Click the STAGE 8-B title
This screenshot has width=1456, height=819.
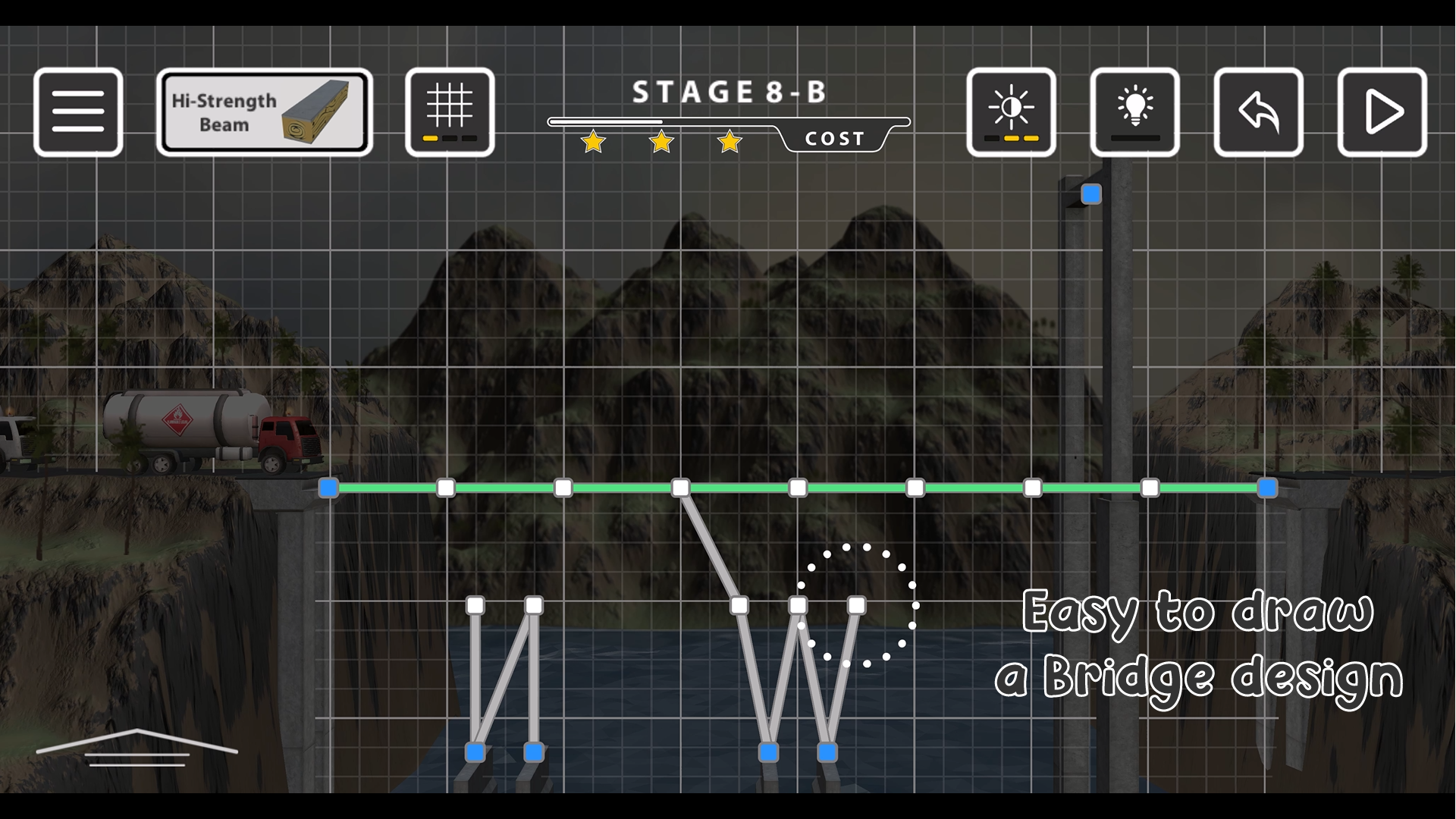(730, 91)
